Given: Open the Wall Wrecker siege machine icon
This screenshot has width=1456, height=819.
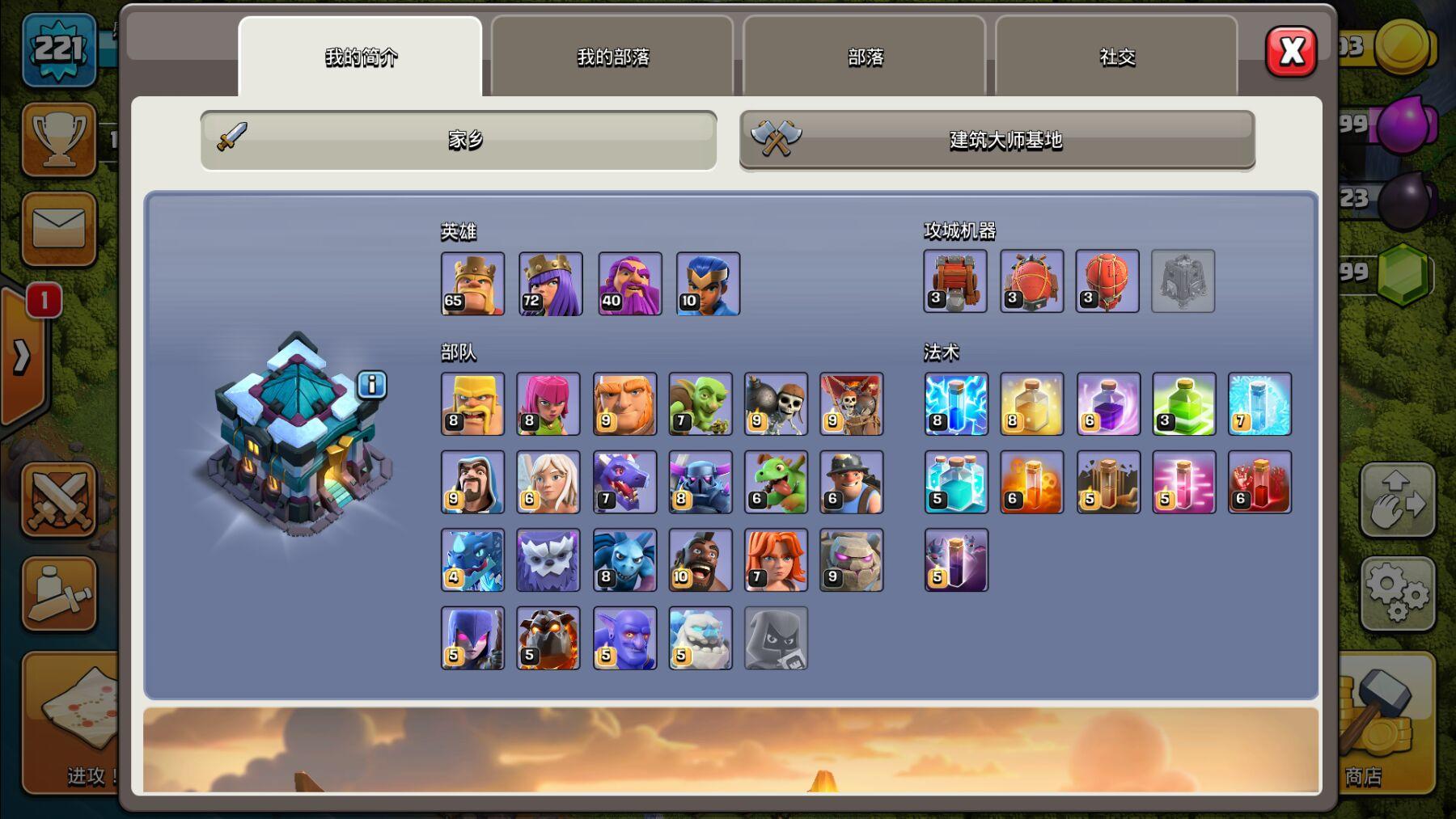Looking at the screenshot, I should (x=955, y=282).
